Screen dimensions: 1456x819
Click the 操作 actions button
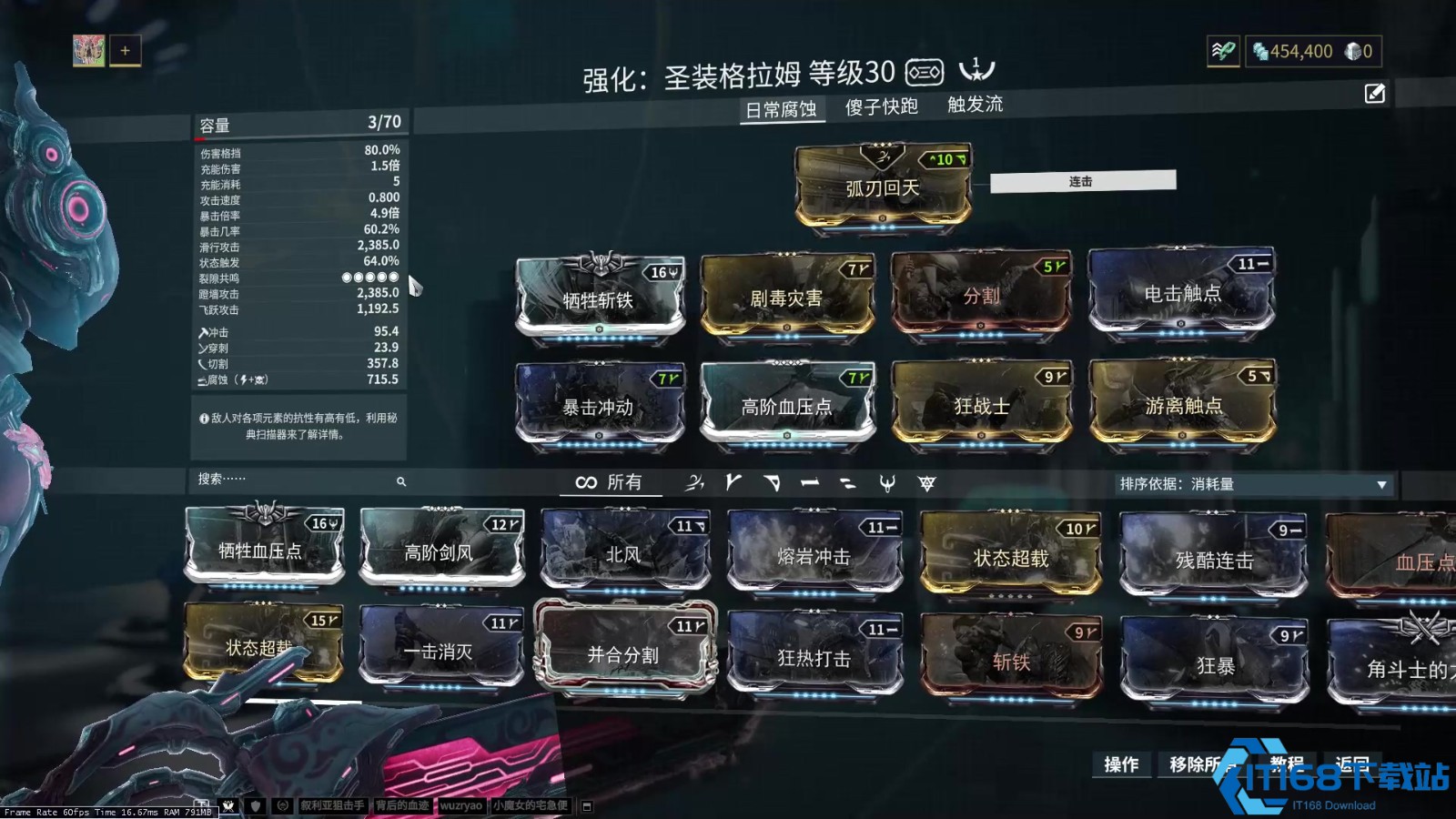(x=1122, y=765)
